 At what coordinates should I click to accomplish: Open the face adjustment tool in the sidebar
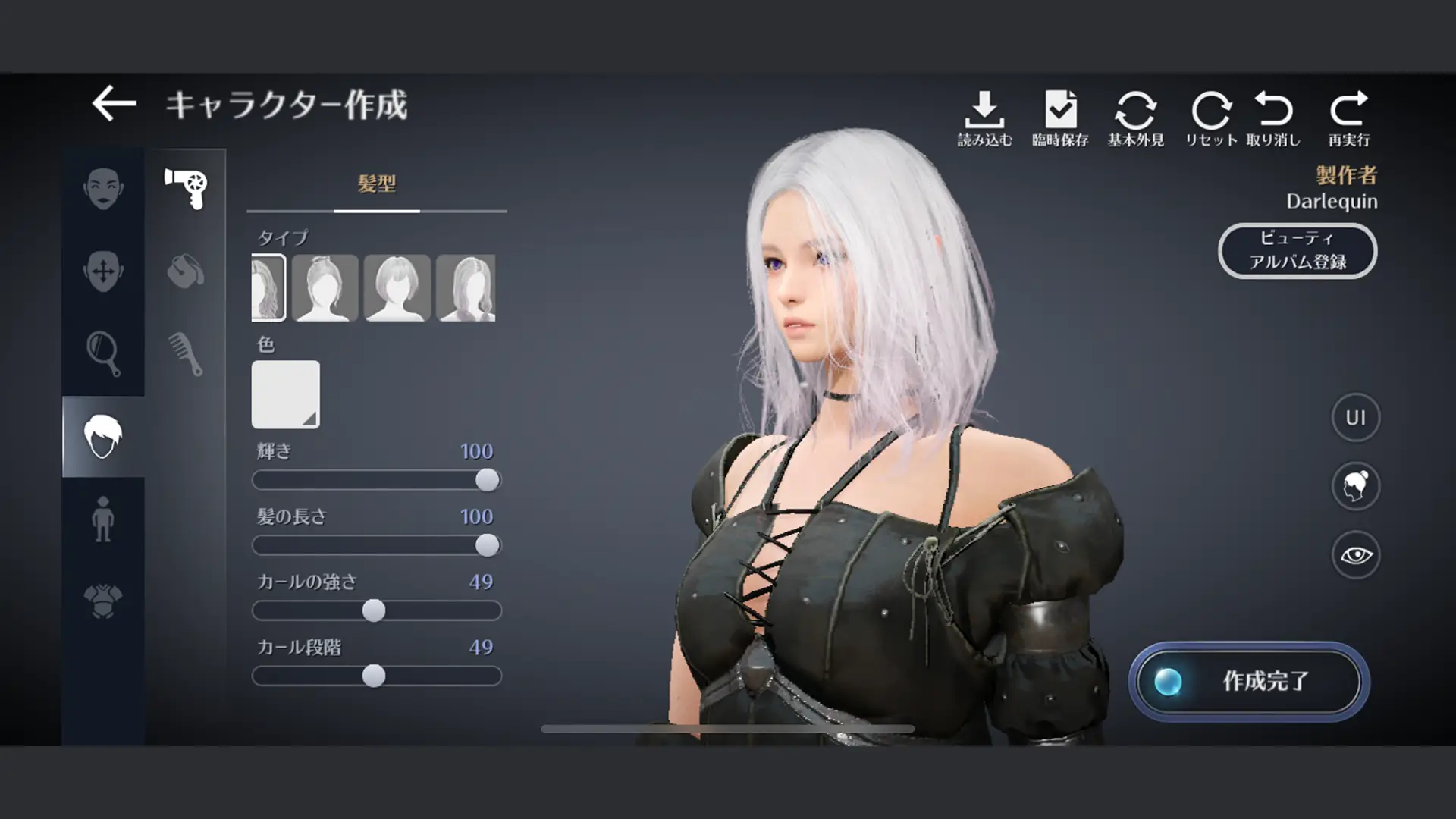coord(104,271)
